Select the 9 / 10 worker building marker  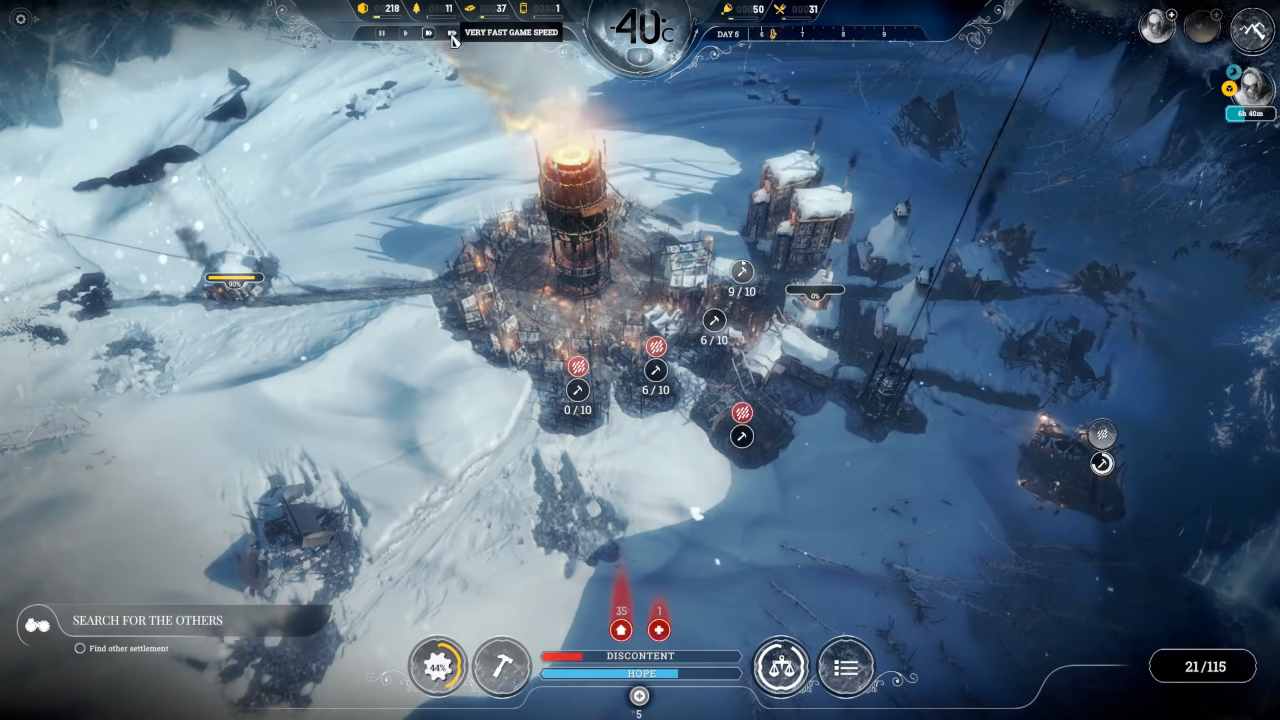742,271
